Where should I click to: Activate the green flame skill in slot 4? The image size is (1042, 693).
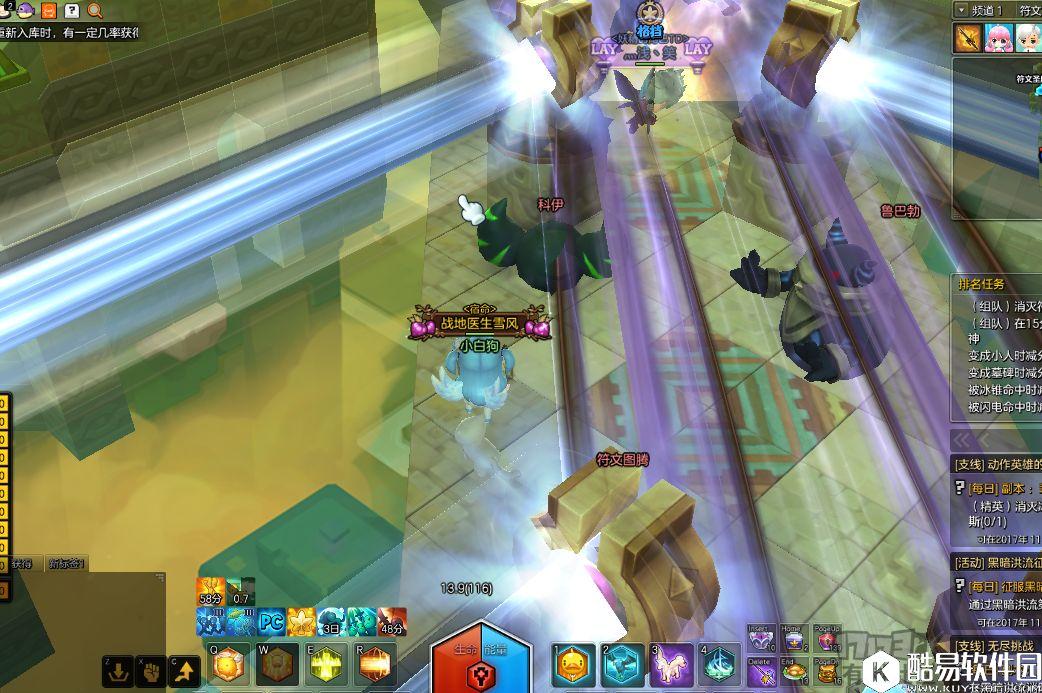click(x=719, y=665)
